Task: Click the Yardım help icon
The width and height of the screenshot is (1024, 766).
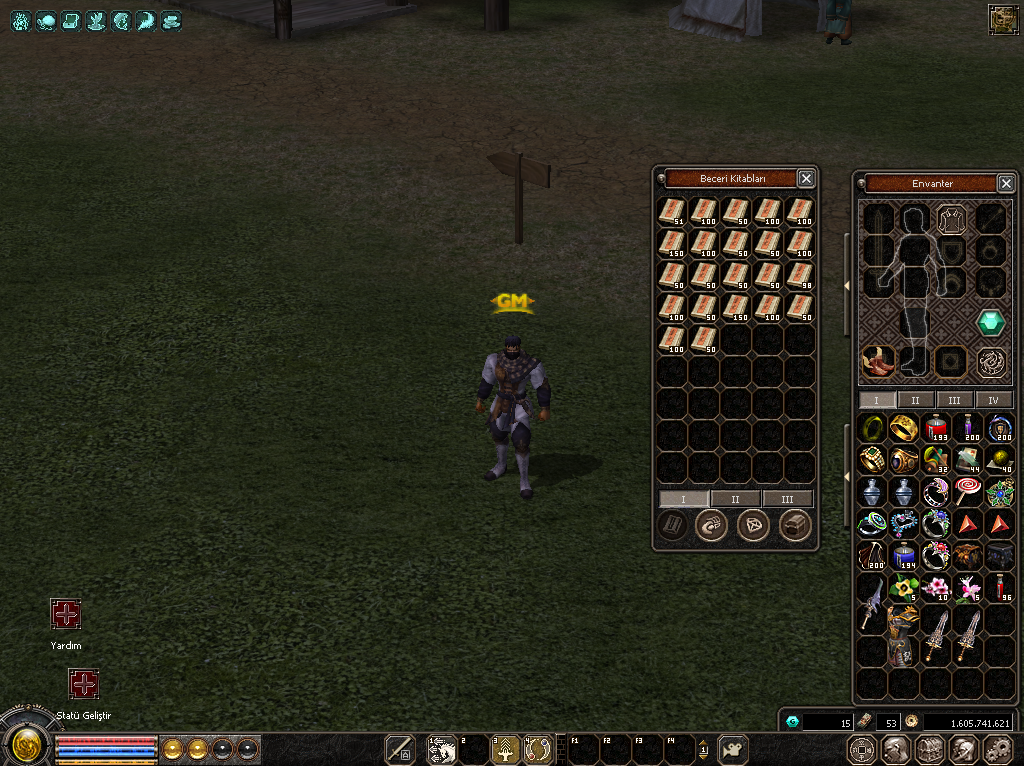Action: pyautogui.click(x=66, y=614)
